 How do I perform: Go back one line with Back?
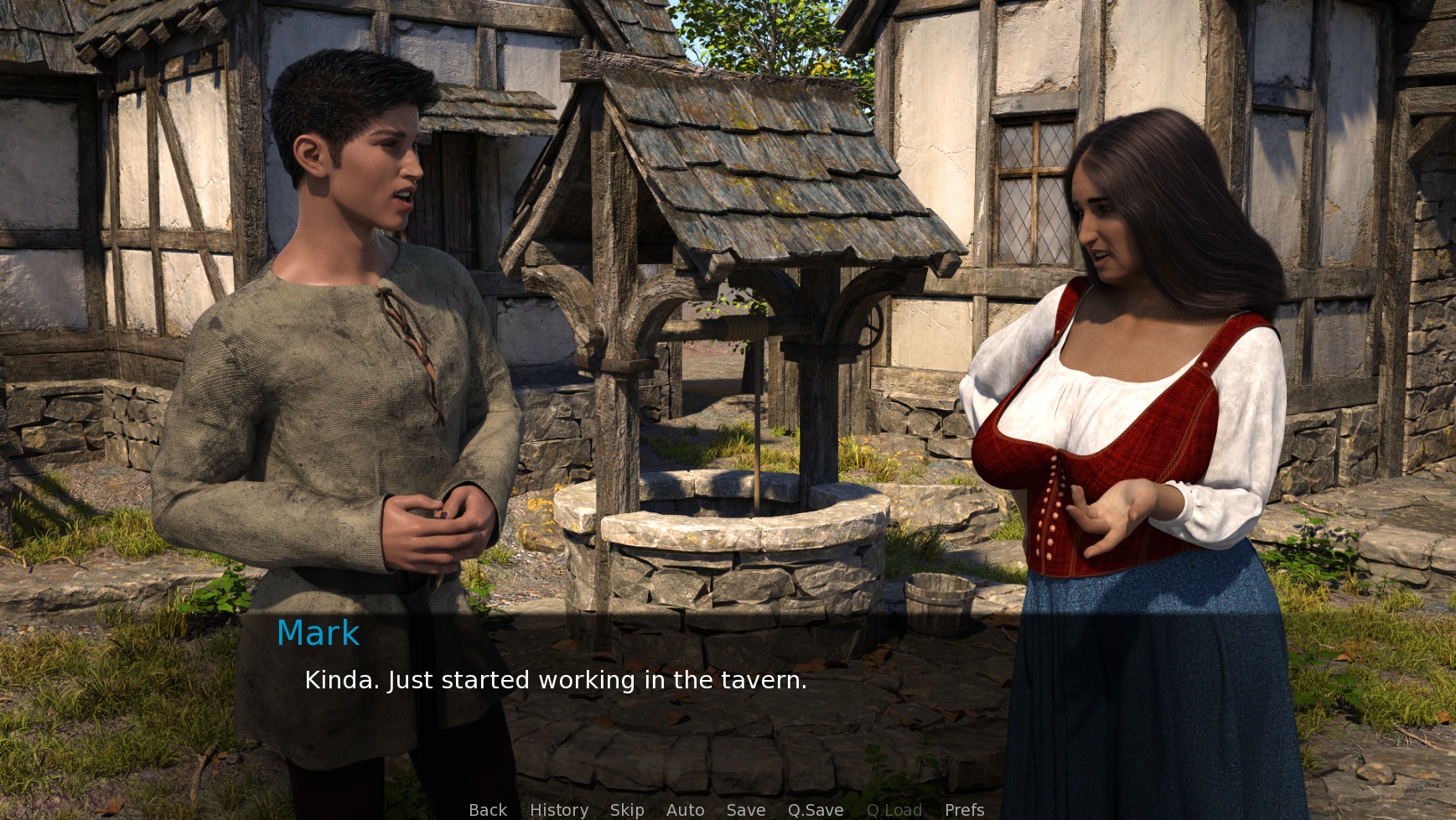pos(487,810)
